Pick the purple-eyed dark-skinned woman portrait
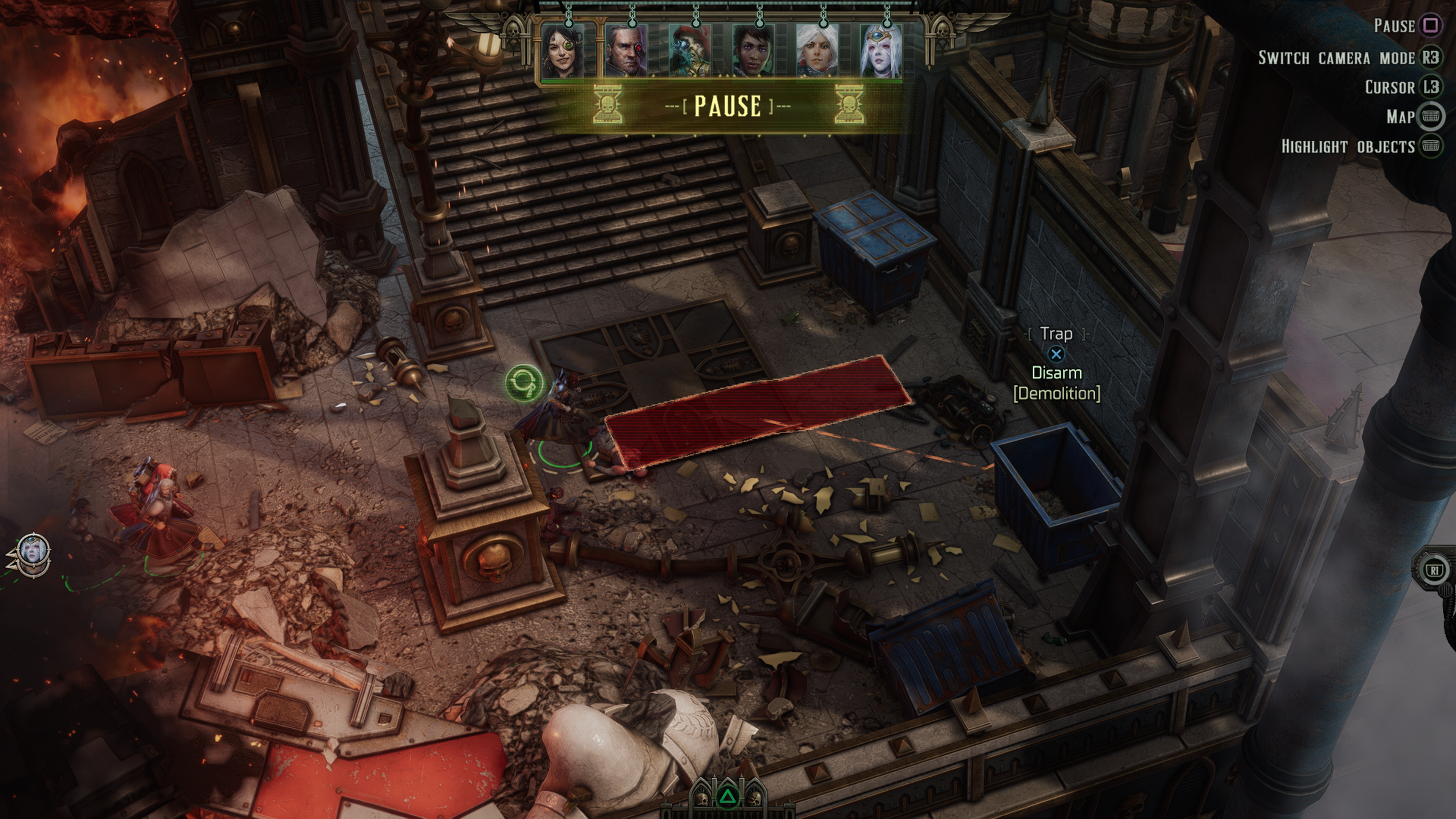This screenshot has width=1456, height=819. click(x=754, y=51)
